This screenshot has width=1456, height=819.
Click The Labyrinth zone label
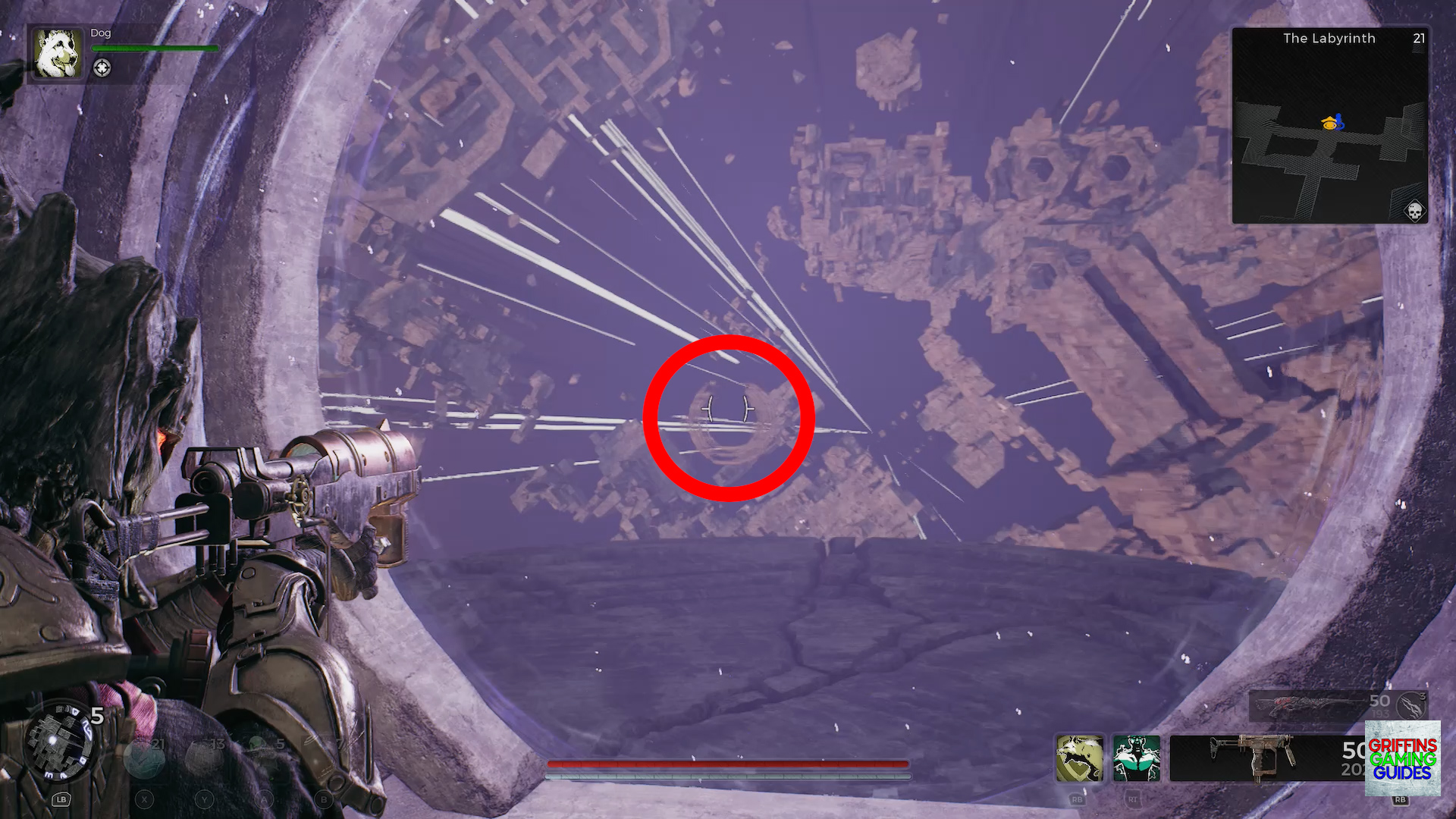(1329, 38)
